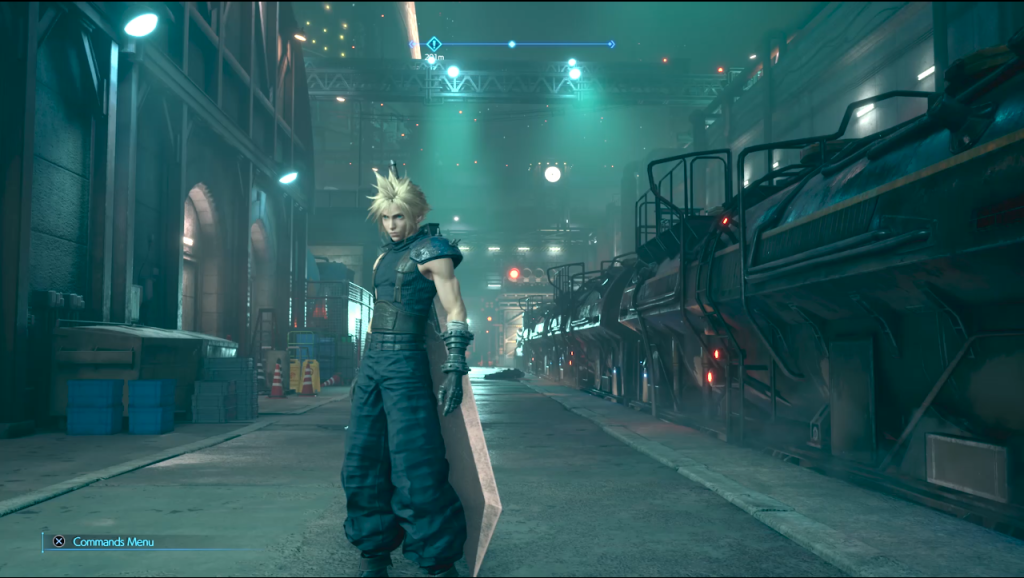This screenshot has height=578, width=1024.
Task: Select the diamond objective marker on the compass
Action: click(x=433, y=44)
